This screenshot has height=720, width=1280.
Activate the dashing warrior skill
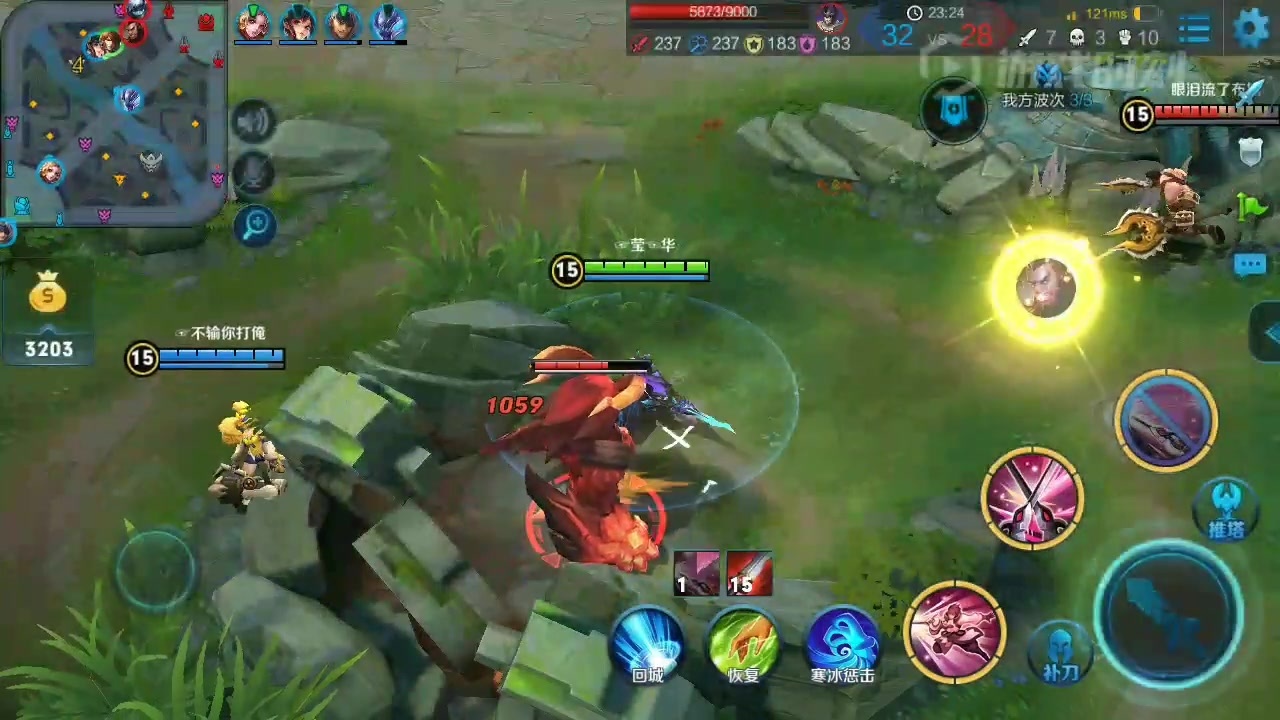point(954,630)
